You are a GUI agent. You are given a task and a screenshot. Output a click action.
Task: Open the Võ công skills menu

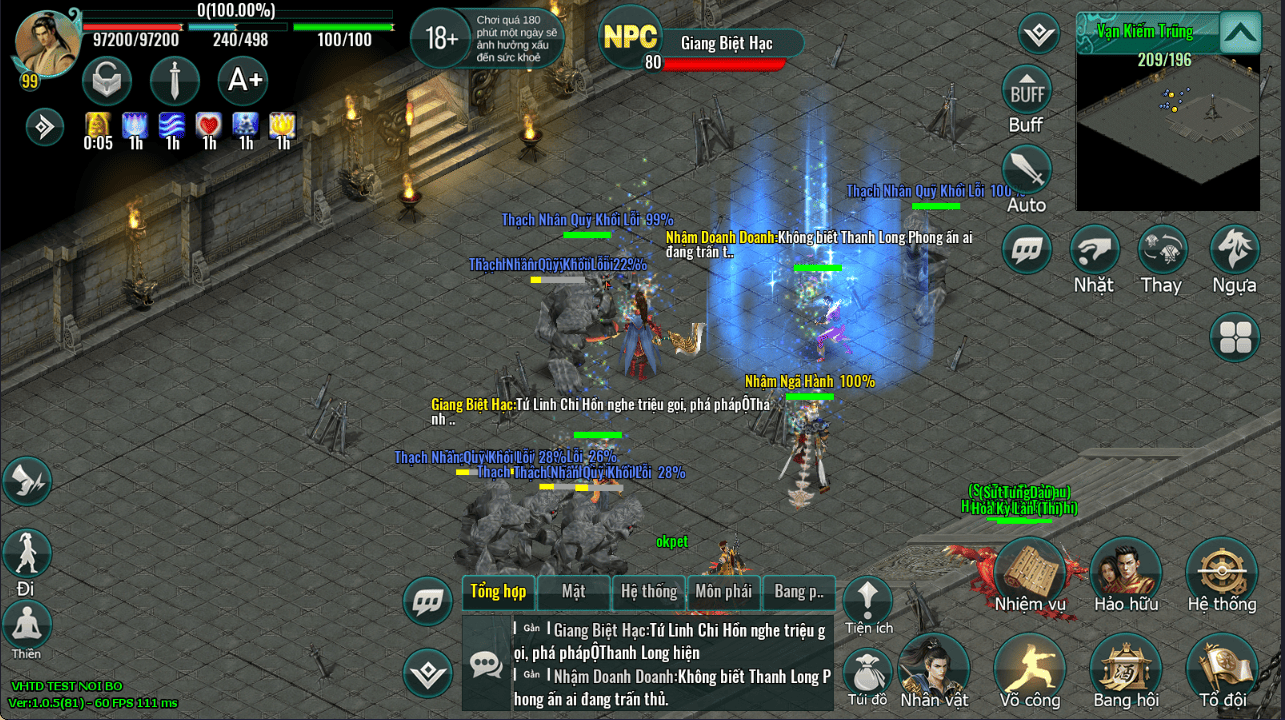1030,667
